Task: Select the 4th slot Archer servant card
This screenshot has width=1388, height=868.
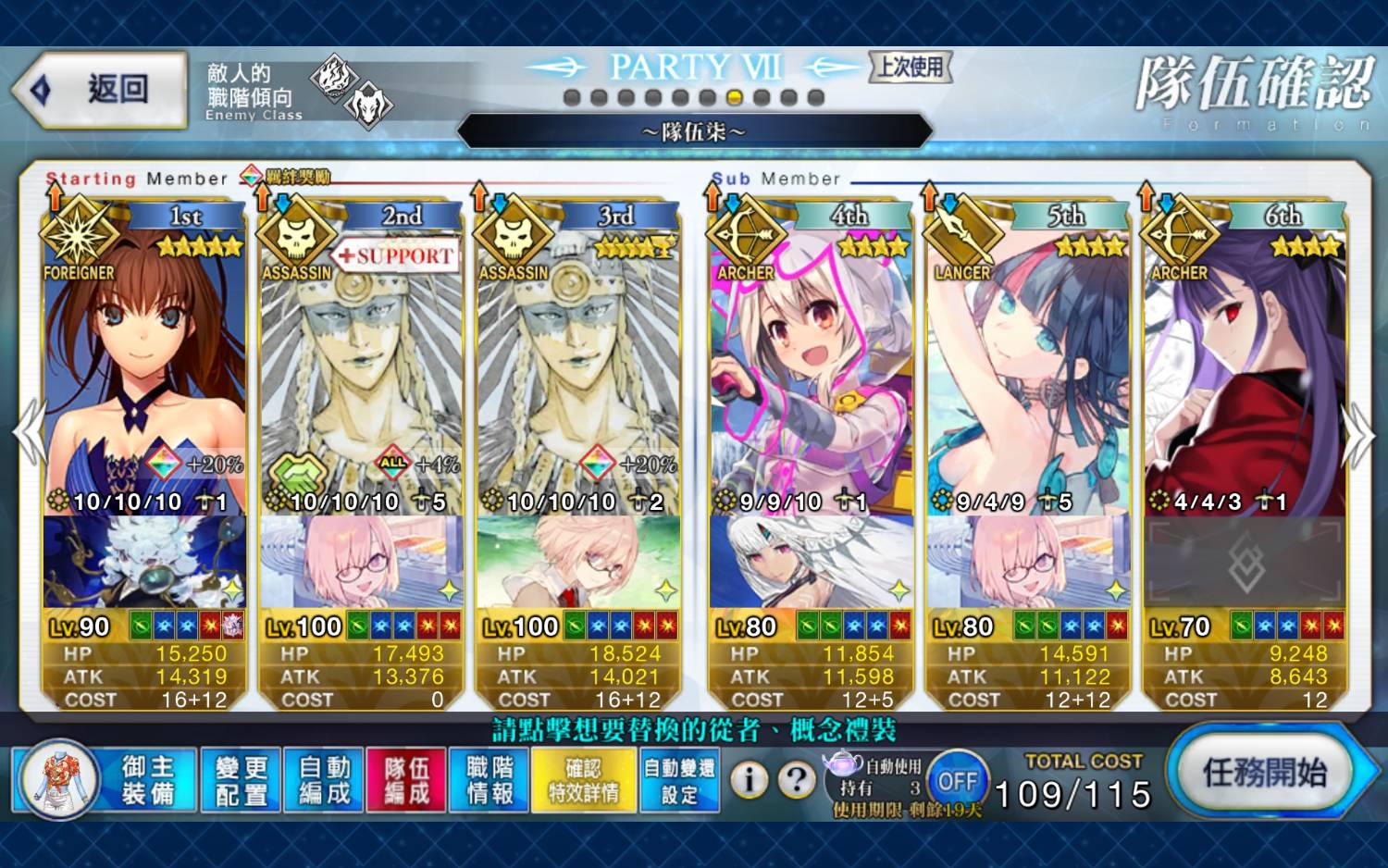Action: (810, 370)
